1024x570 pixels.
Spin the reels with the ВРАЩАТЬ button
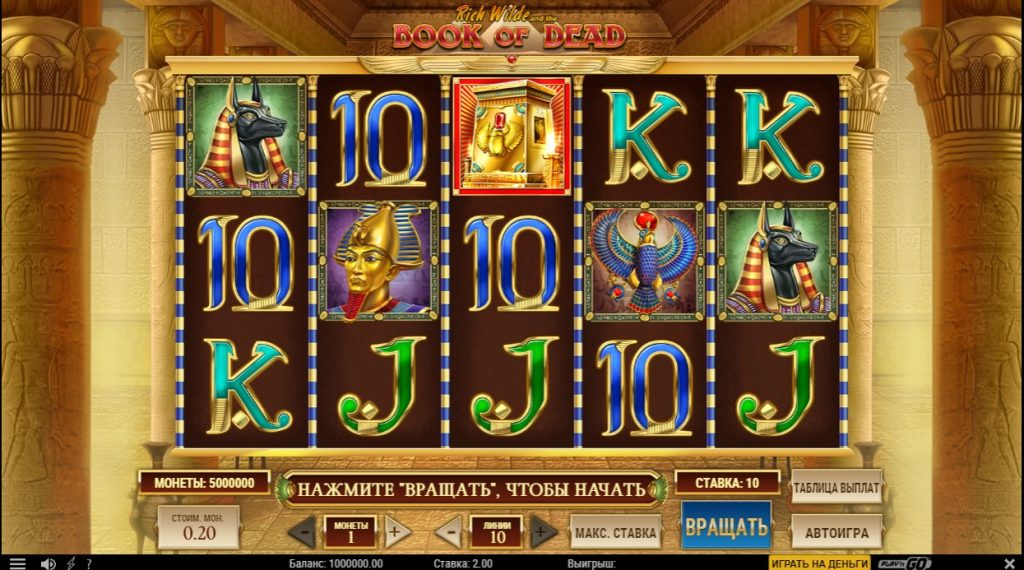point(726,525)
